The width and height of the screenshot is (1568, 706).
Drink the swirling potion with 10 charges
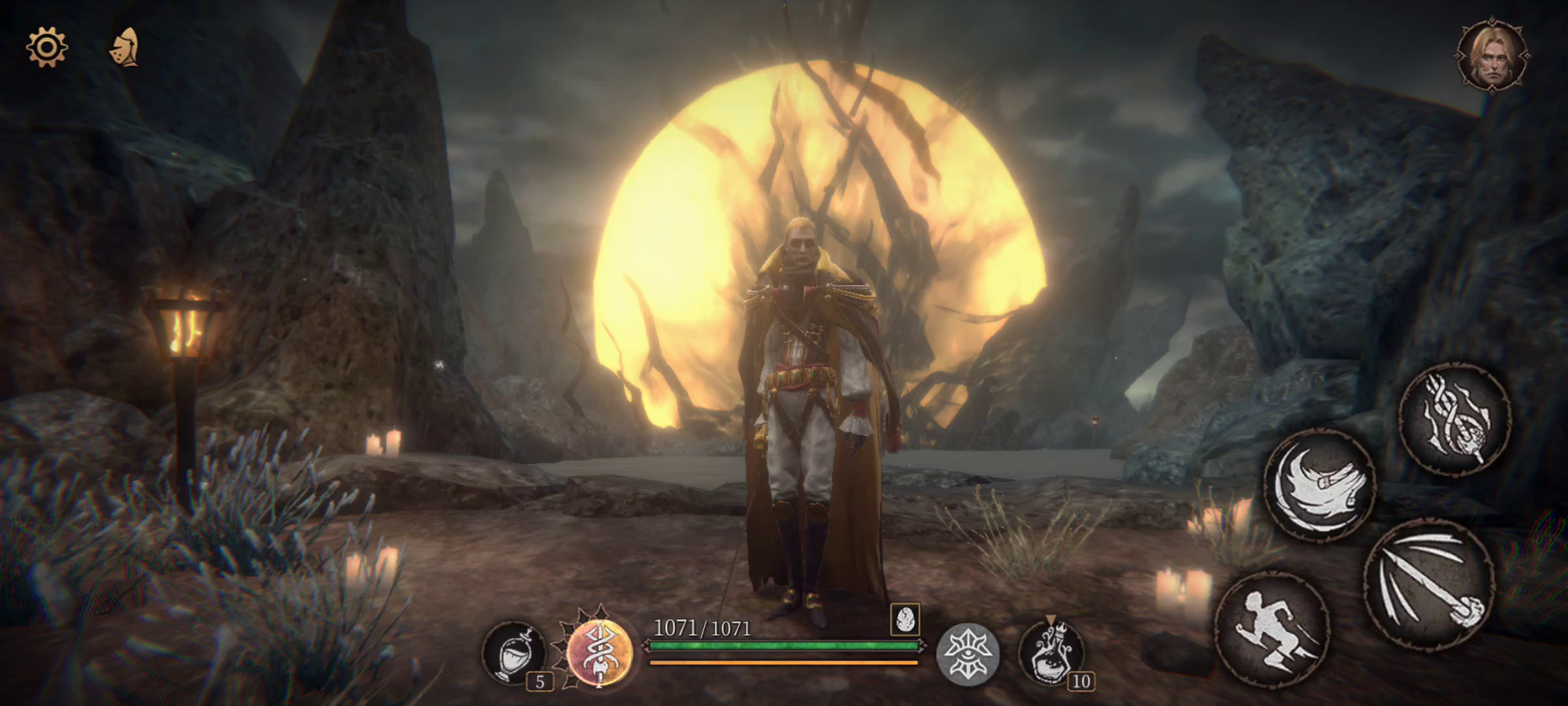(x=1051, y=652)
